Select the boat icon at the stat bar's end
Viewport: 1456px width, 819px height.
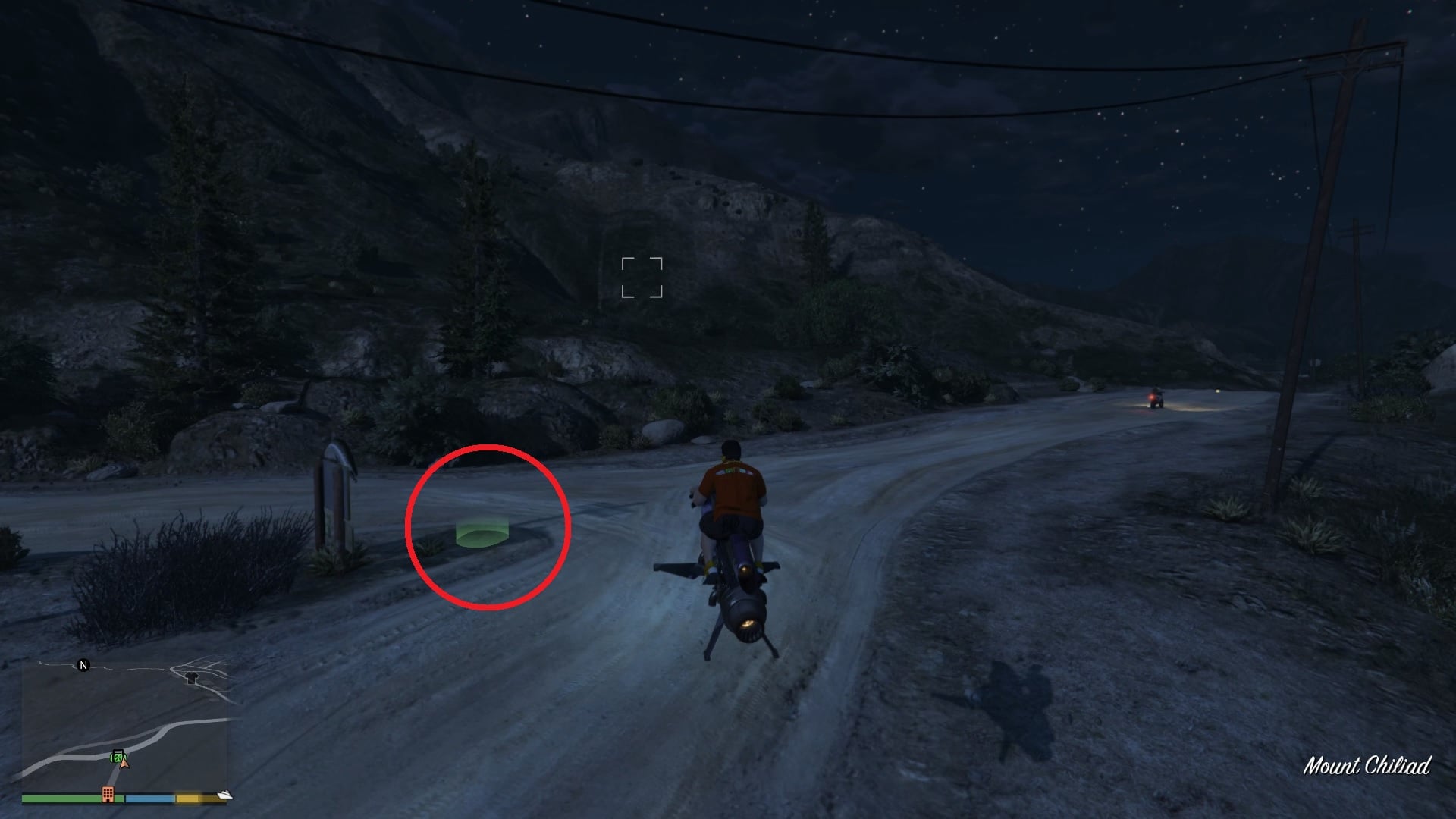tap(224, 795)
